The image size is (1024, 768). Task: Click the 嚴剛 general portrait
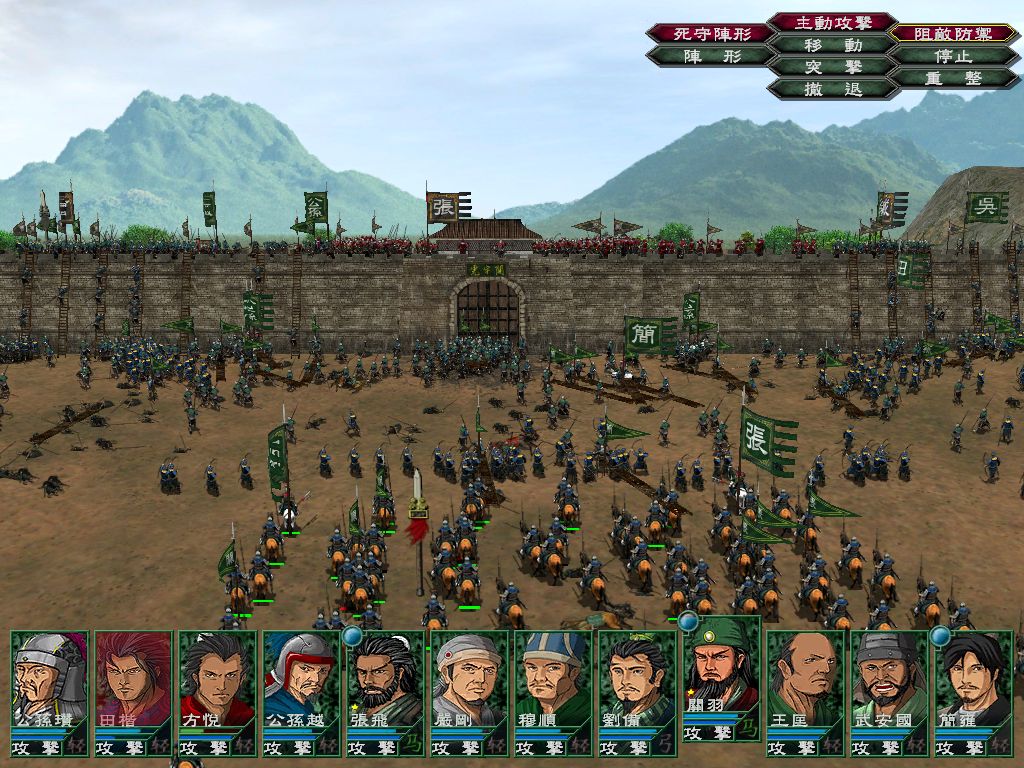point(469,680)
